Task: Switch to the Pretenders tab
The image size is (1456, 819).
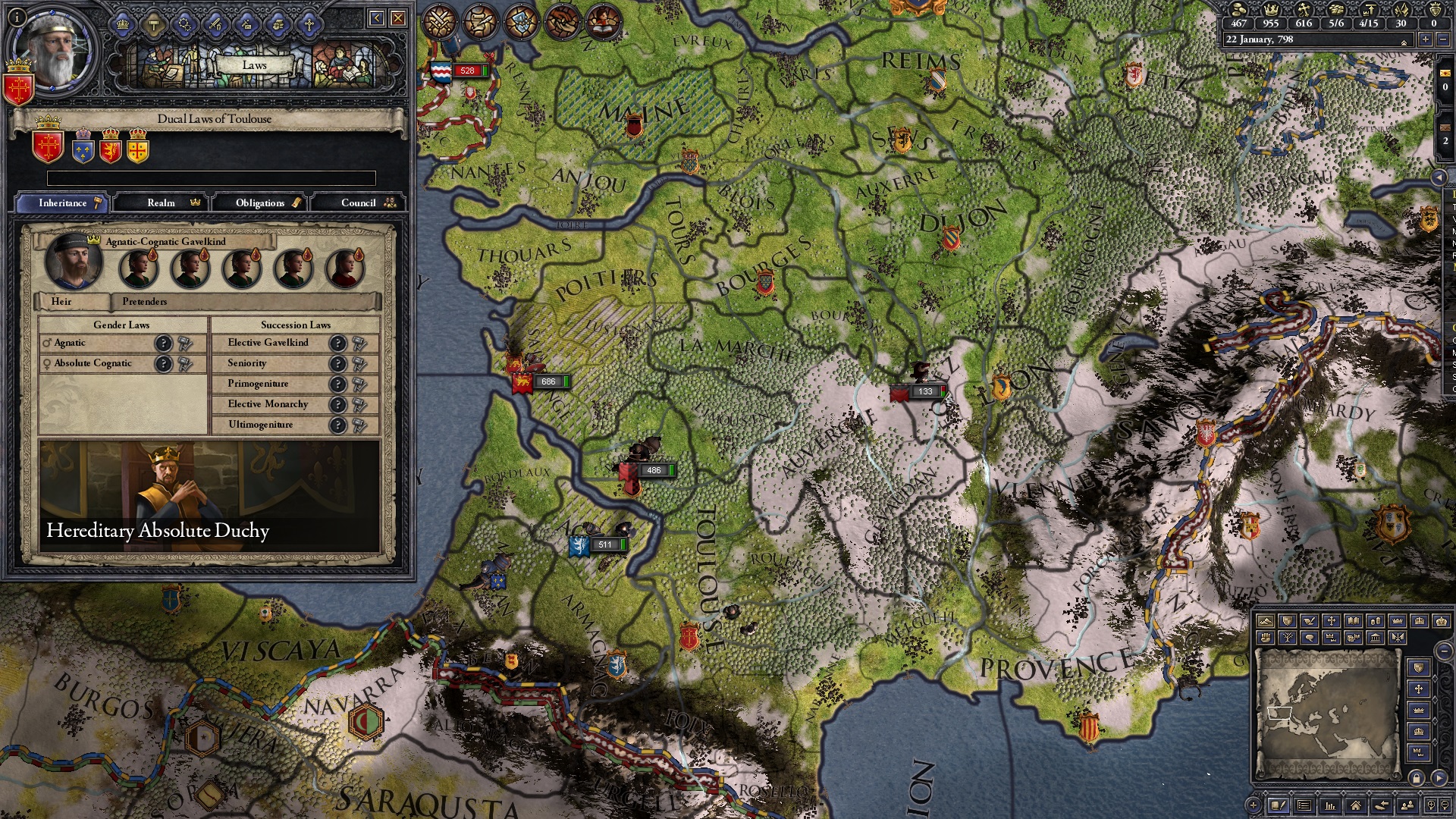Action: coord(144,302)
